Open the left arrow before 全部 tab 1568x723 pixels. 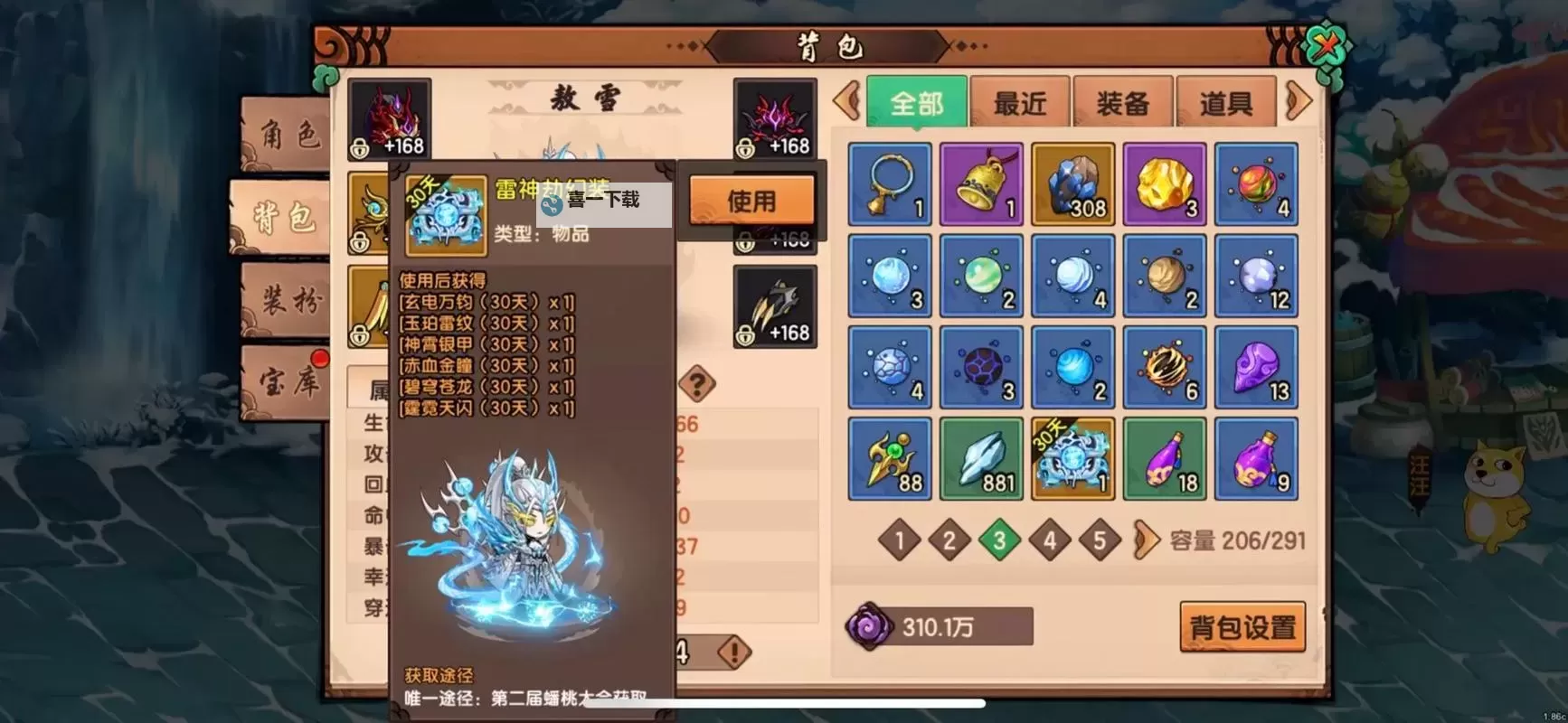pyautogui.click(x=845, y=100)
